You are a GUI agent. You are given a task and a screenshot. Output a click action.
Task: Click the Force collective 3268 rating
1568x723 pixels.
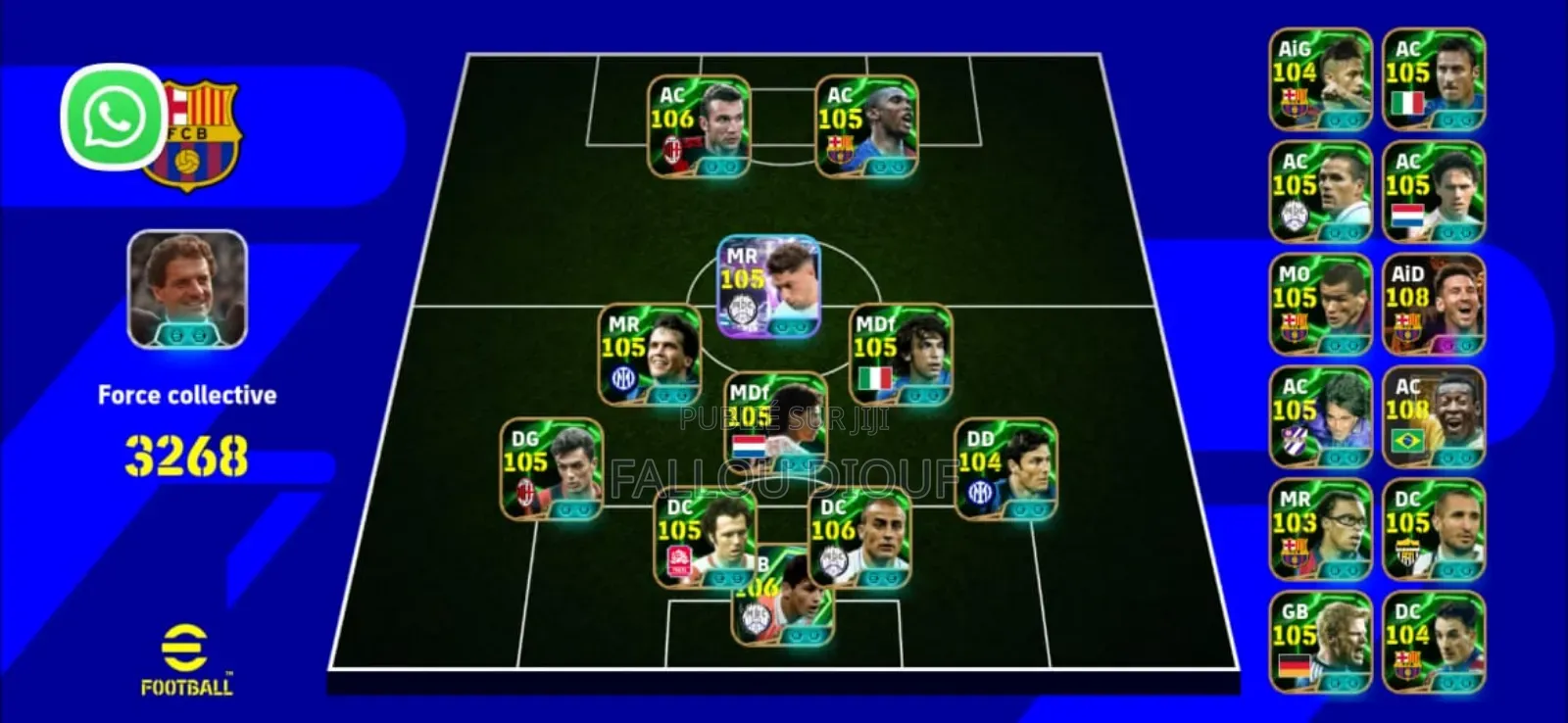(x=186, y=451)
